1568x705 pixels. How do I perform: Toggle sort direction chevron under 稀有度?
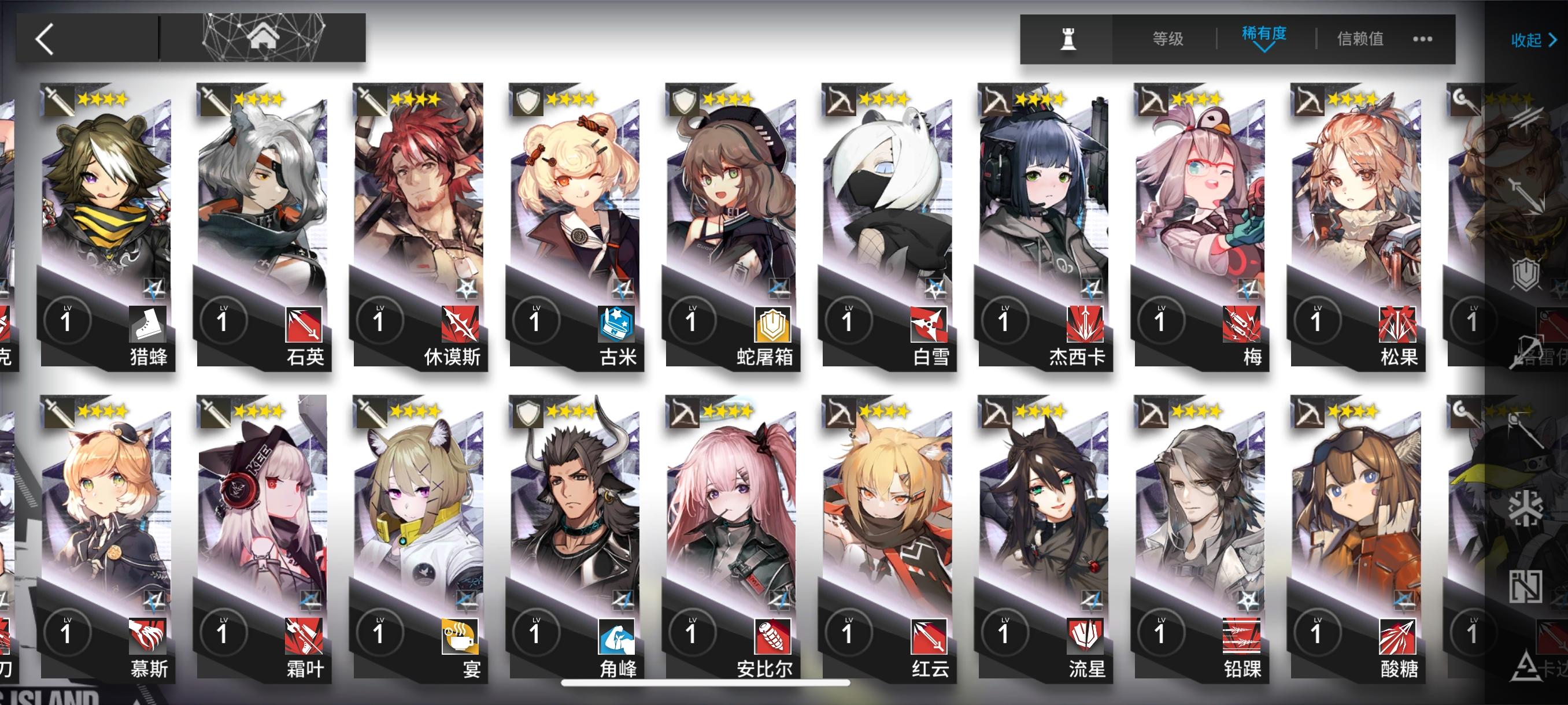tap(1264, 49)
